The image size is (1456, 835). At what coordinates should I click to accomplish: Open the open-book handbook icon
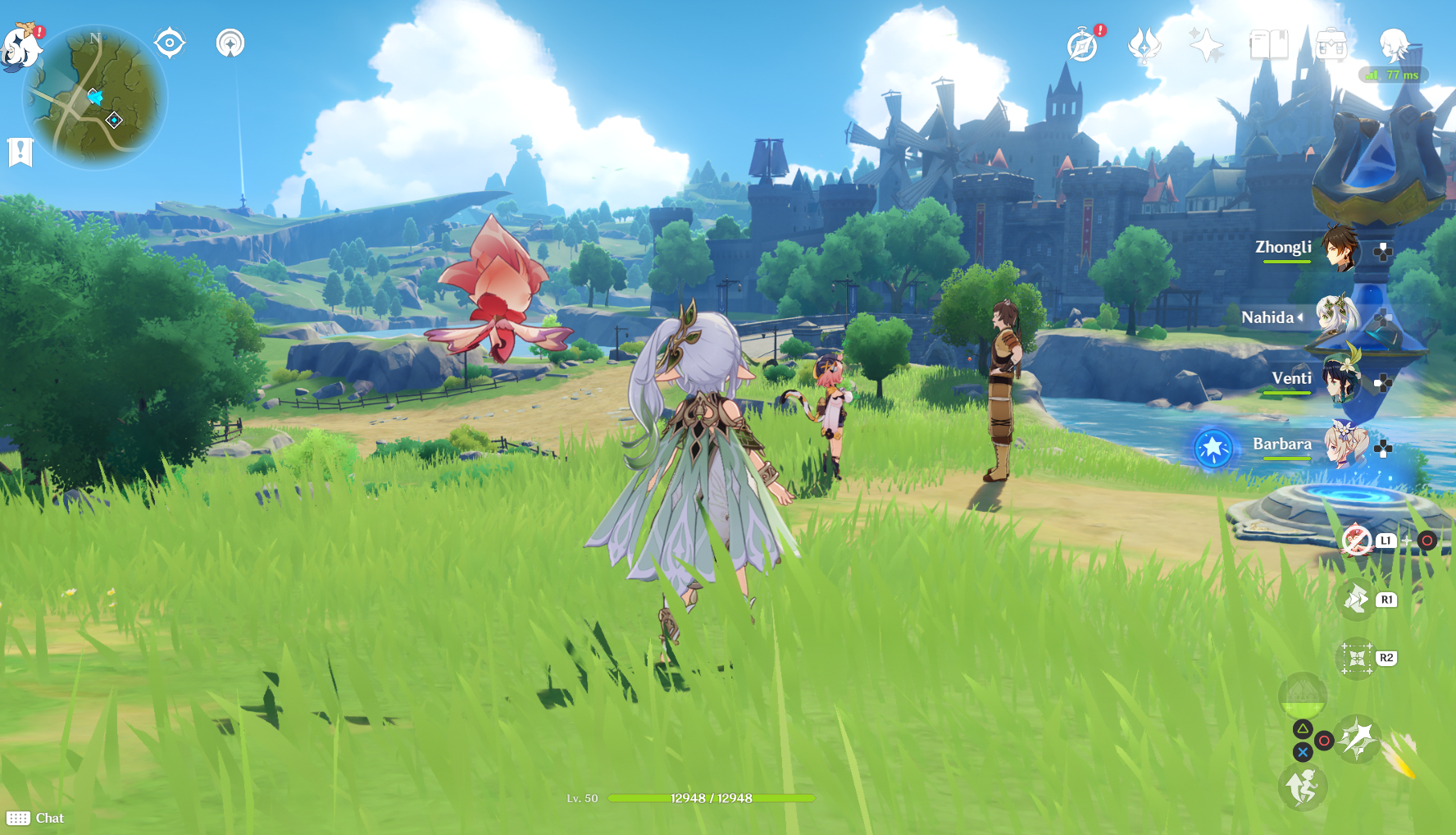[x=1268, y=45]
